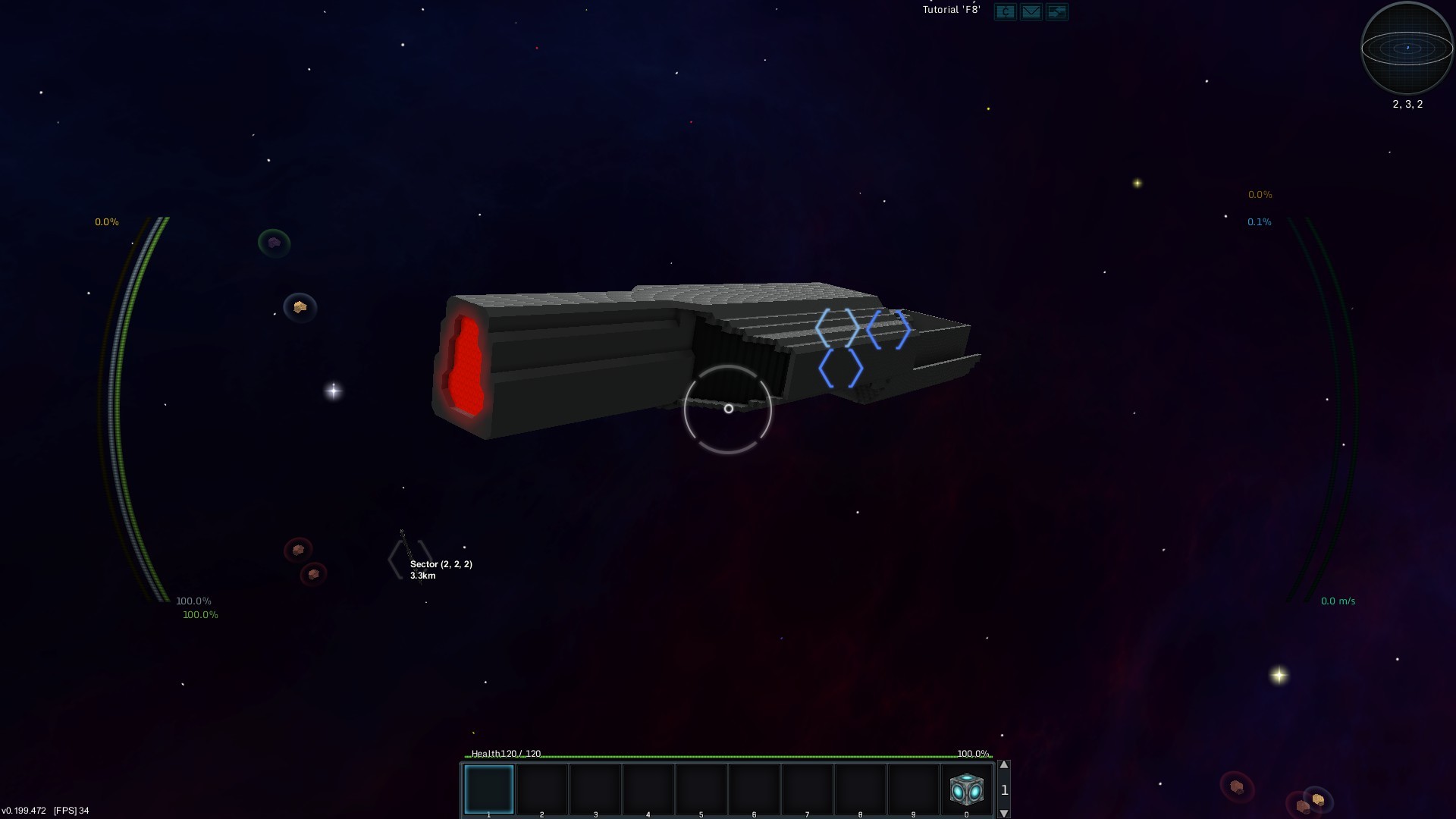Click the hotbar page down arrow
This screenshot has height=819, width=1456.
point(1004,814)
